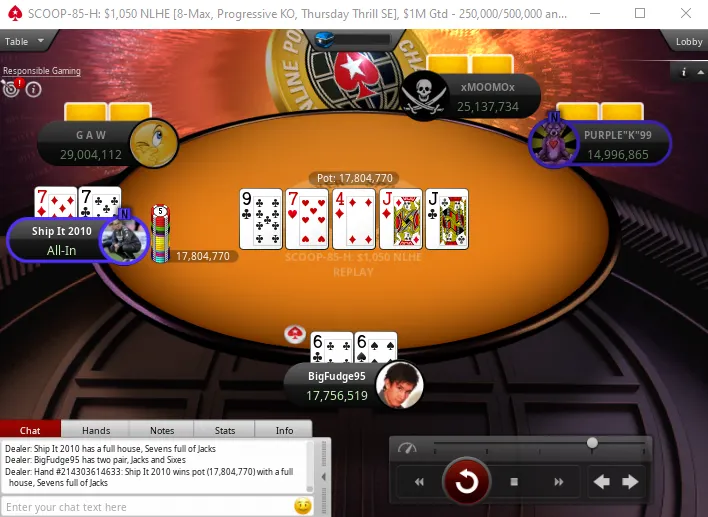Focus the chat text entry field
Viewport: 708px width, 517px height.
point(145,507)
